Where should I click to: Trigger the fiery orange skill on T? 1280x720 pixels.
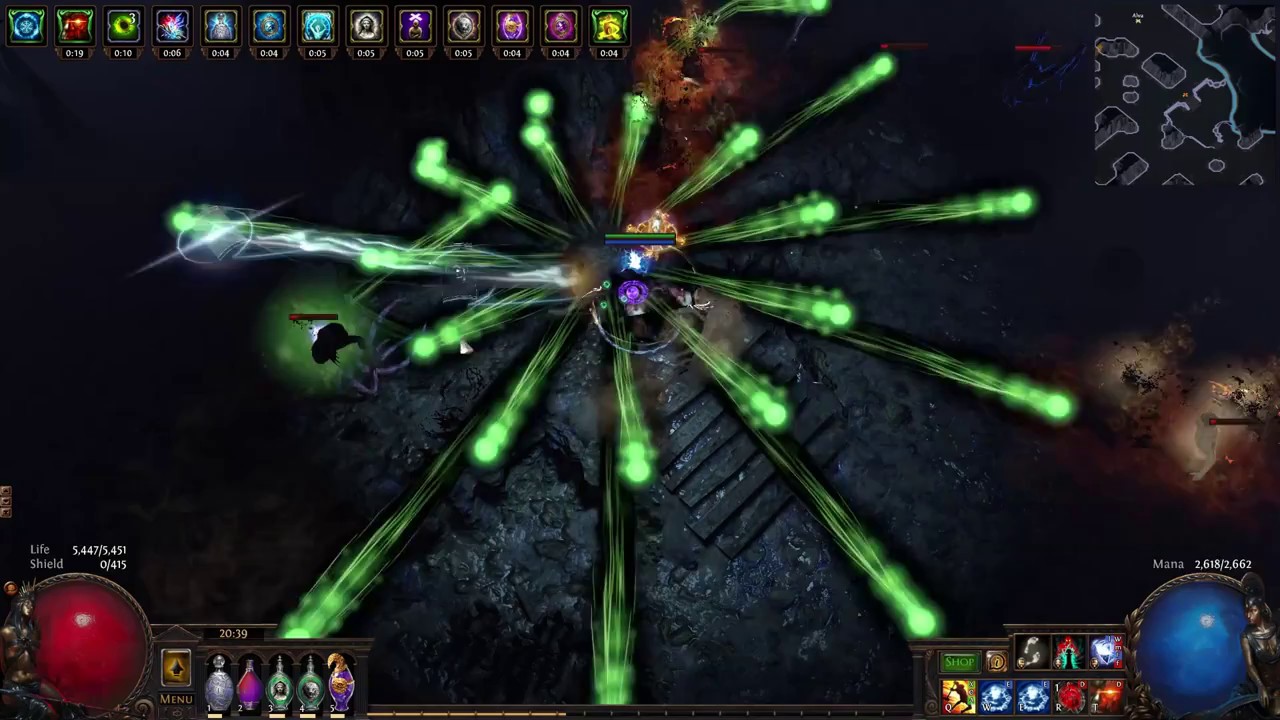click(1107, 696)
